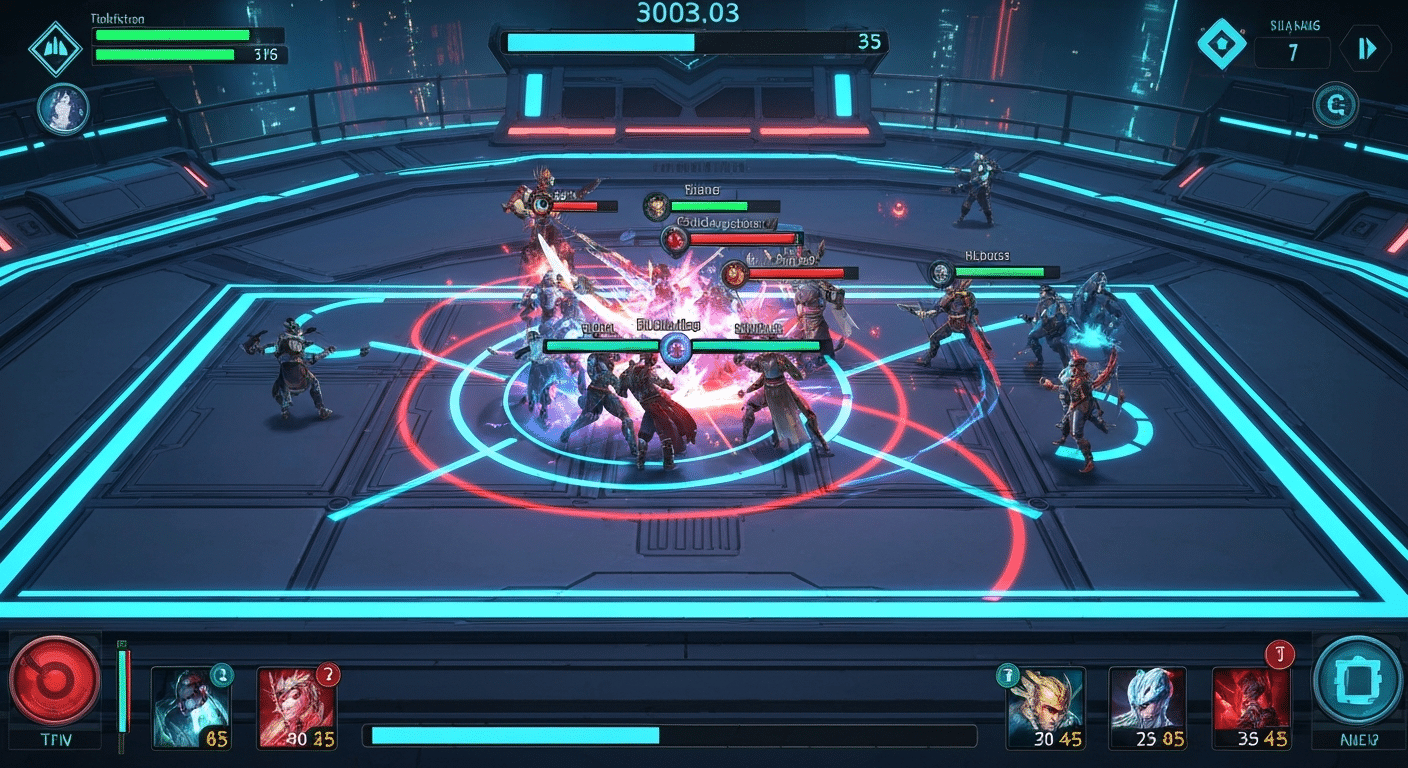The height and width of the screenshot is (768, 1408).
Task: Click the HLburss enemy health bar label
Action: tap(986, 255)
